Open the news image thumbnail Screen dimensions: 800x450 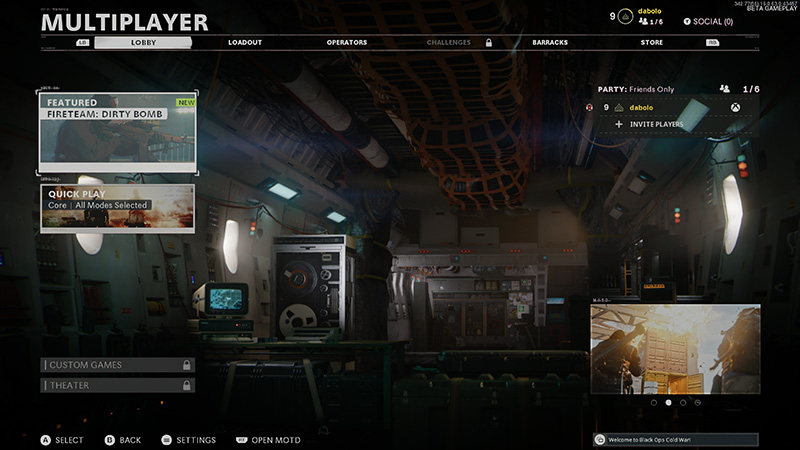(674, 349)
